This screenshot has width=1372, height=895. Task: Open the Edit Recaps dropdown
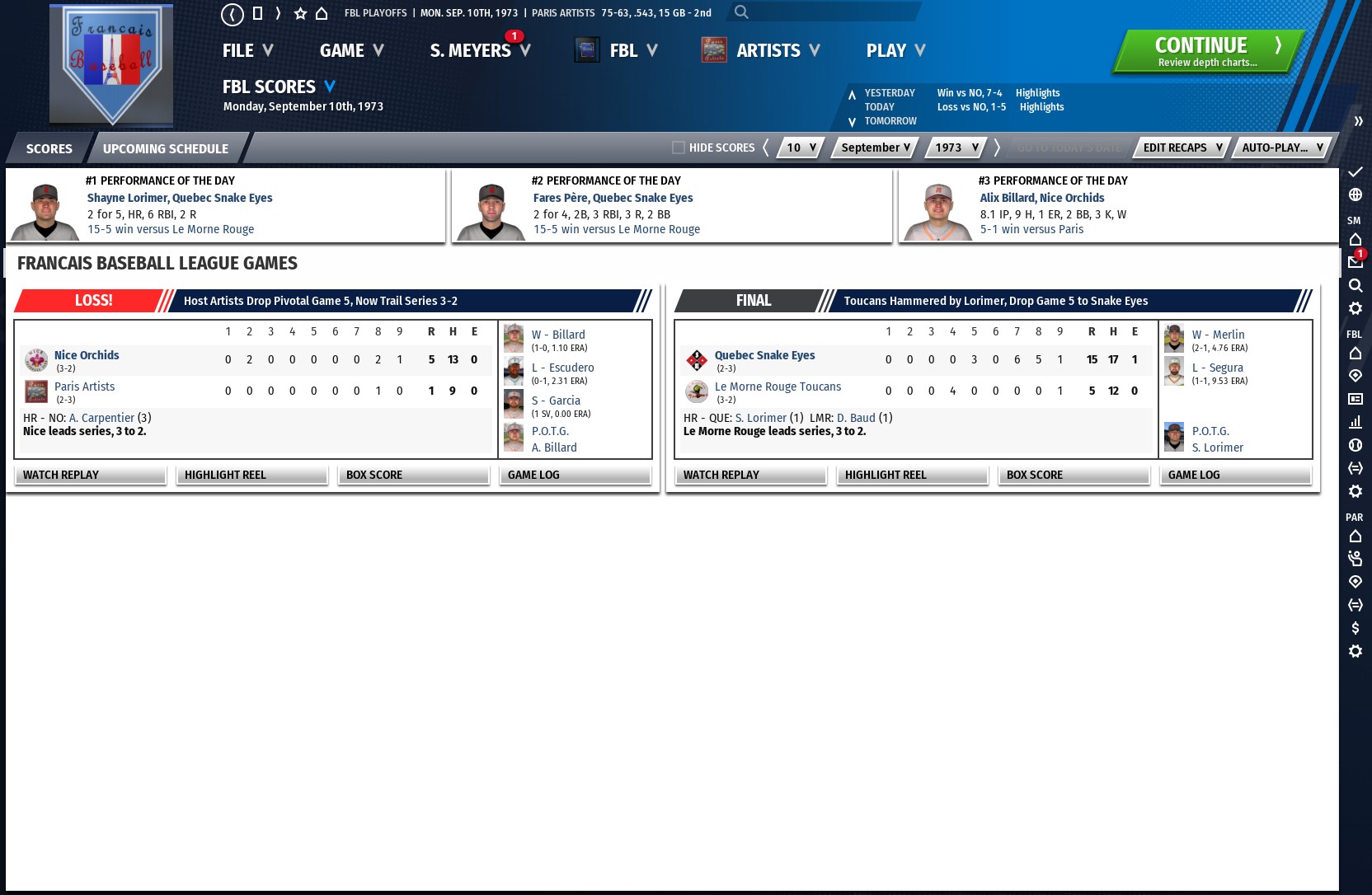tap(1182, 148)
